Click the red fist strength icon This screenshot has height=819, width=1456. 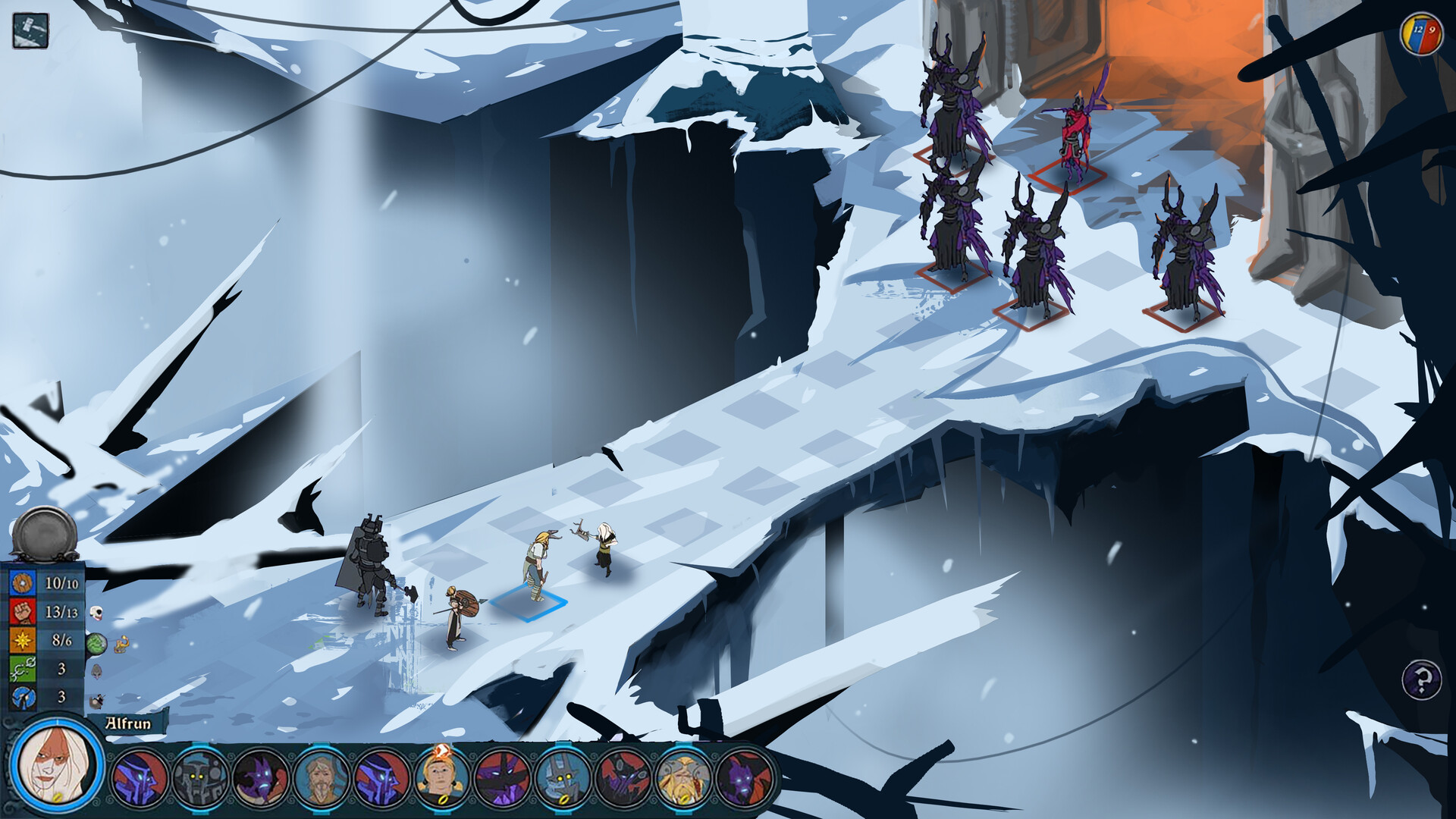(23, 611)
